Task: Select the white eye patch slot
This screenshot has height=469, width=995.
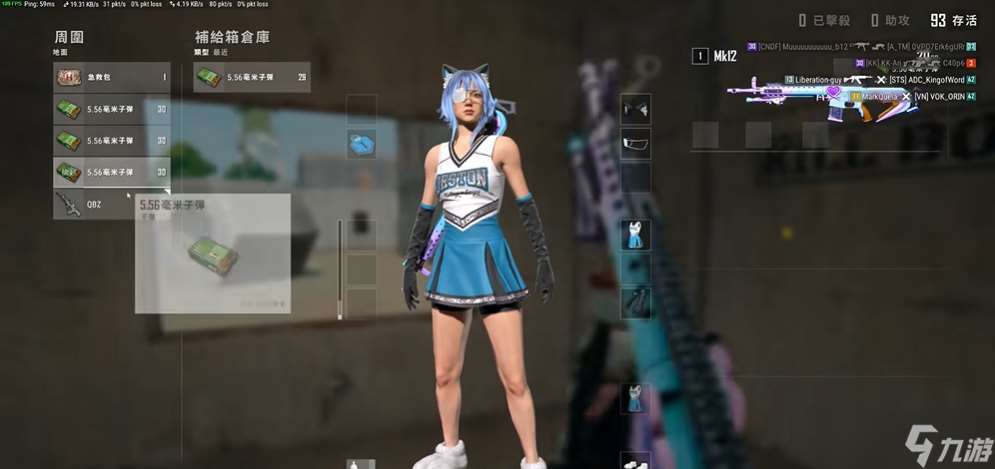Action: click(635, 144)
